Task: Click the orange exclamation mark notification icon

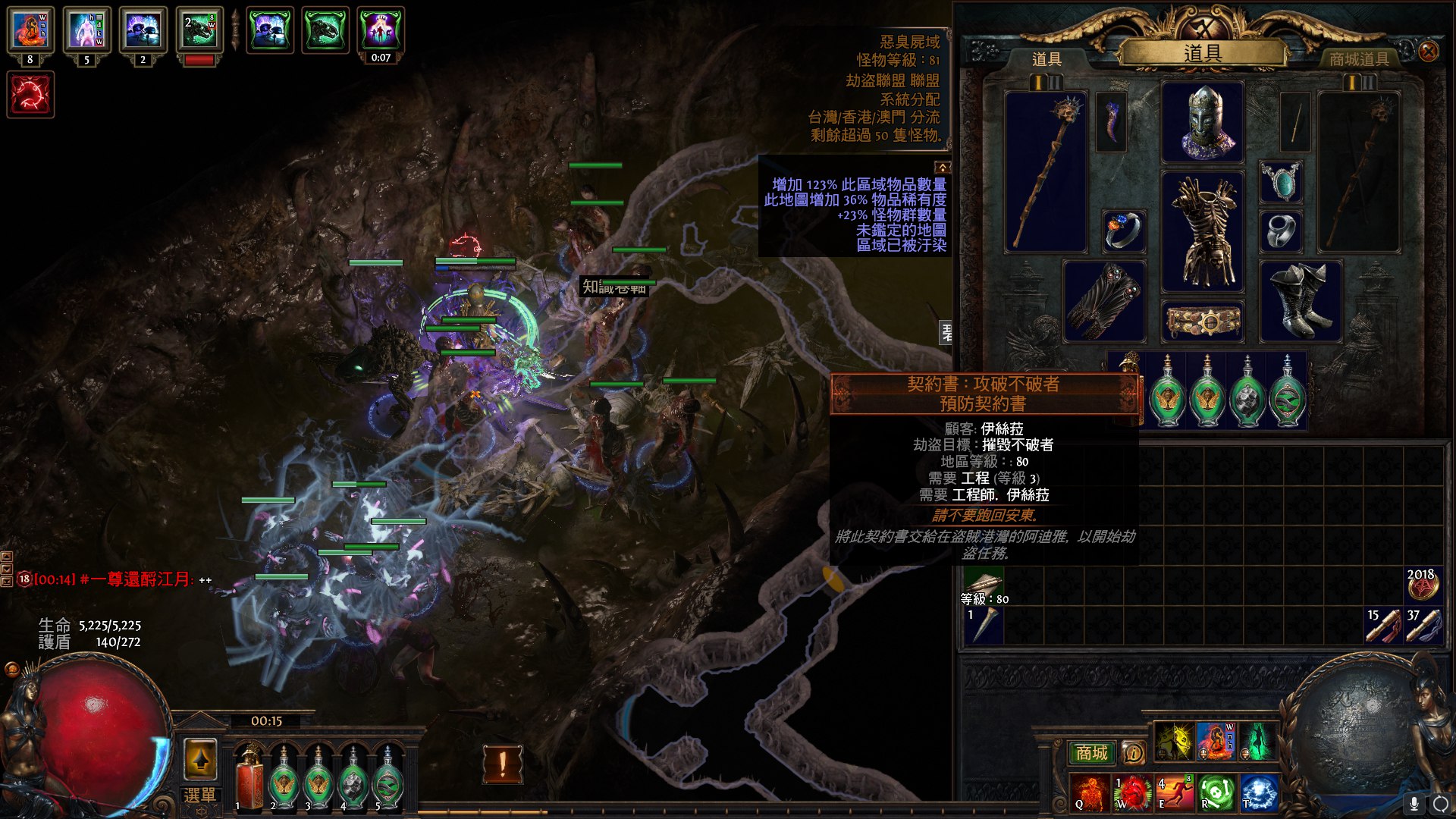Action: click(x=502, y=764)
